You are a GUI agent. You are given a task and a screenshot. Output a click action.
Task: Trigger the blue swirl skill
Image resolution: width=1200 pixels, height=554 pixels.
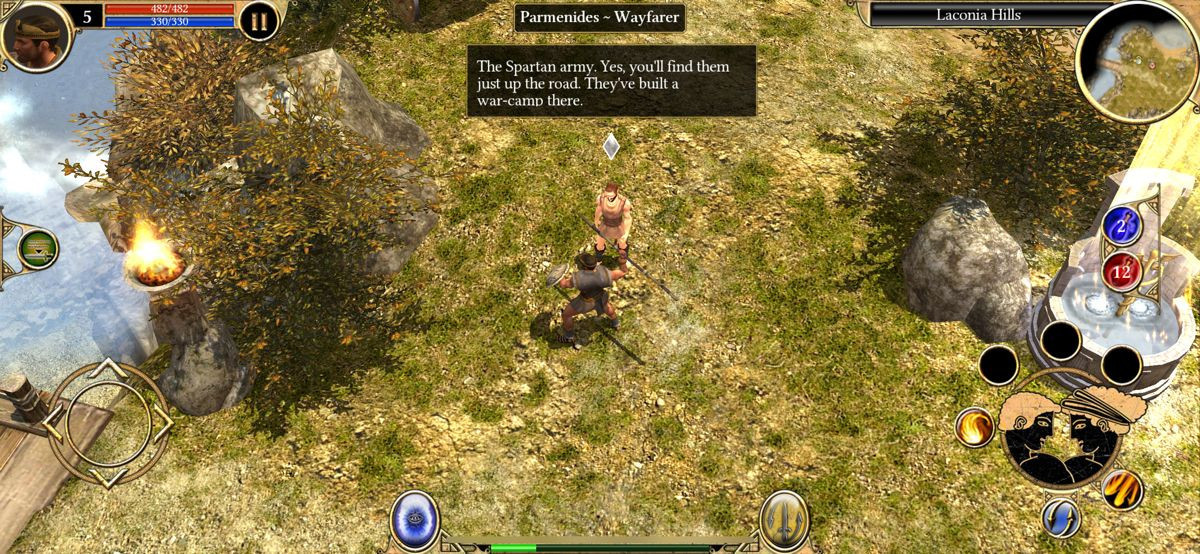[1060, 518]
